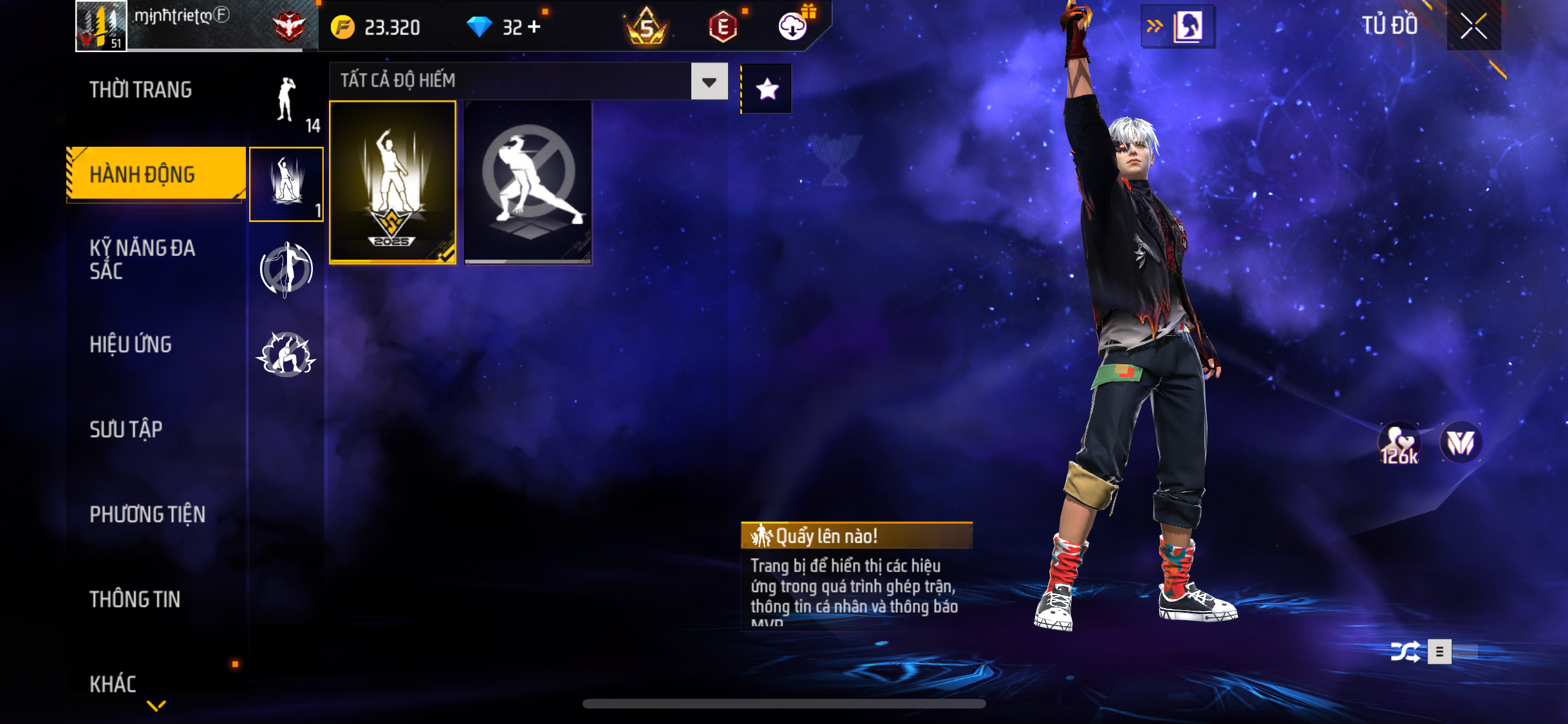1568x724 pixels.
Task: Open the Kỹ Năng Đa Sắc category
Action: [x=142, y=259]
